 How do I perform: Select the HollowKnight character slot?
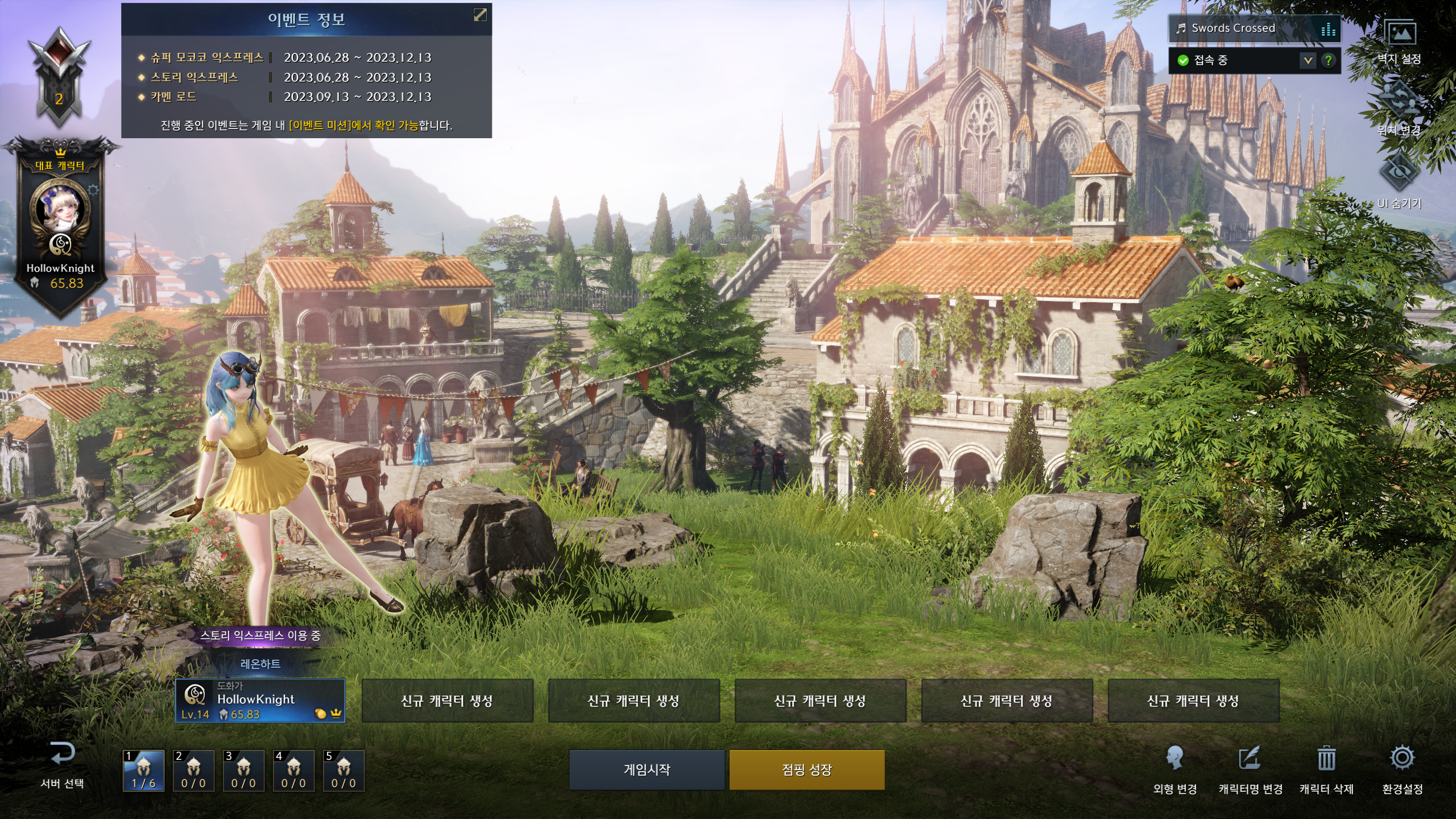260,701
